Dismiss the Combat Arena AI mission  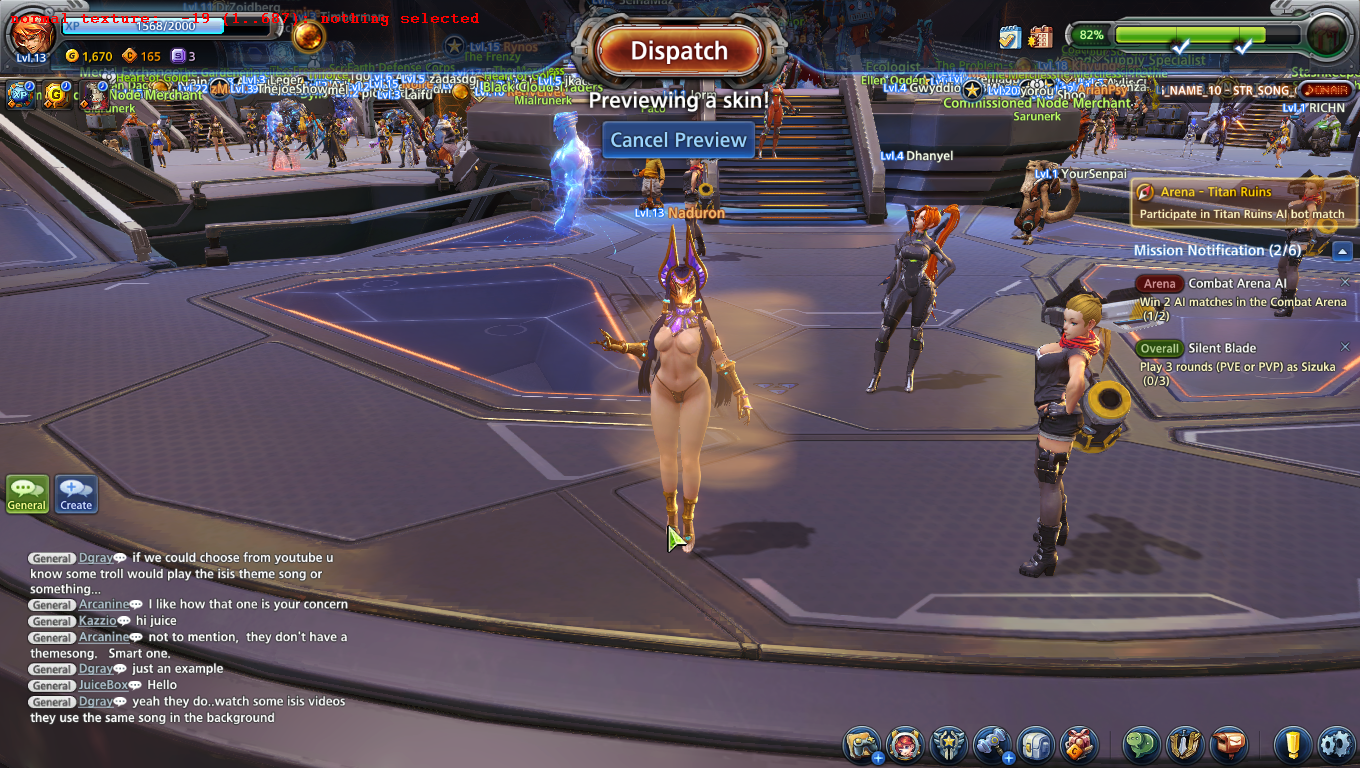1345,283
